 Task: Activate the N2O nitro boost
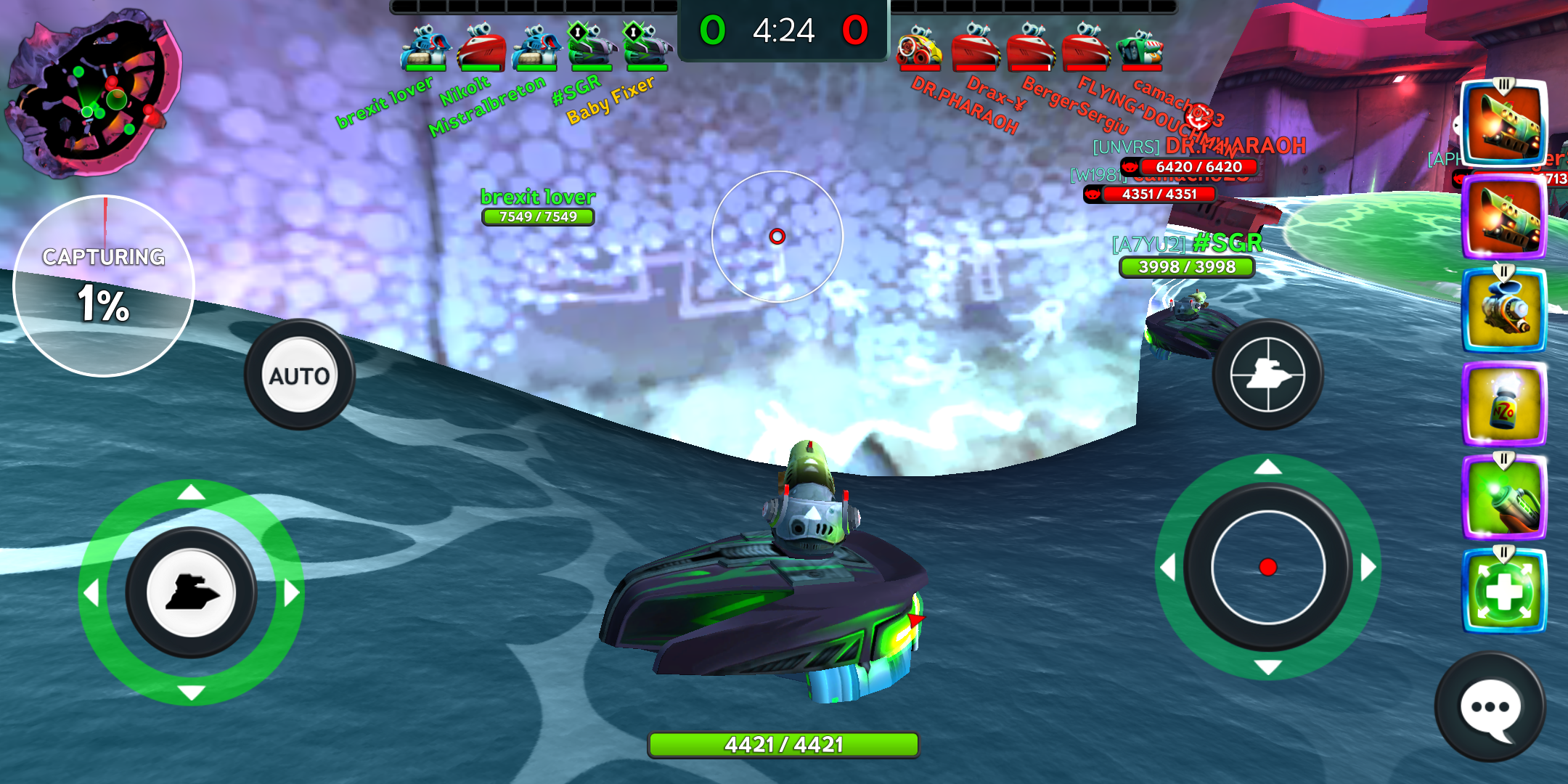point(1503,404)
